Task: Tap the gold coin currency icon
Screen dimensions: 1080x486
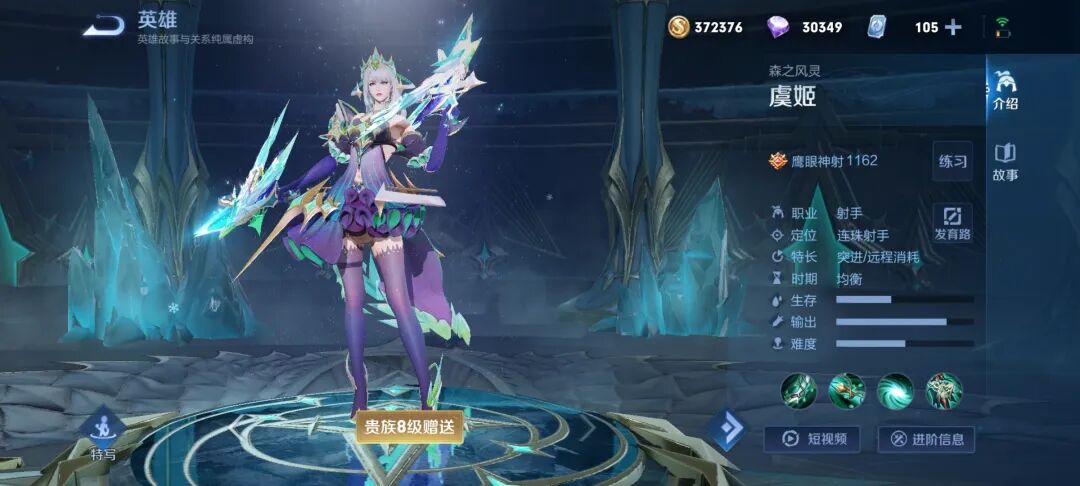Action: (x=680, y=27)
